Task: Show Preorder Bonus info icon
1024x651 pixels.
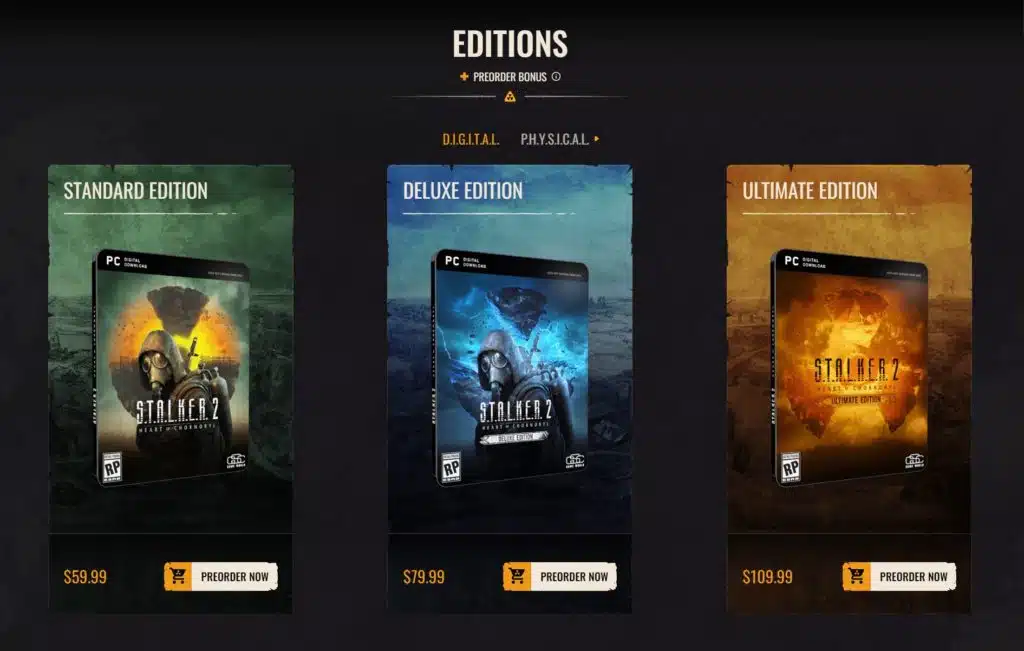Action: pyautogui.click(x=556, y=77)
